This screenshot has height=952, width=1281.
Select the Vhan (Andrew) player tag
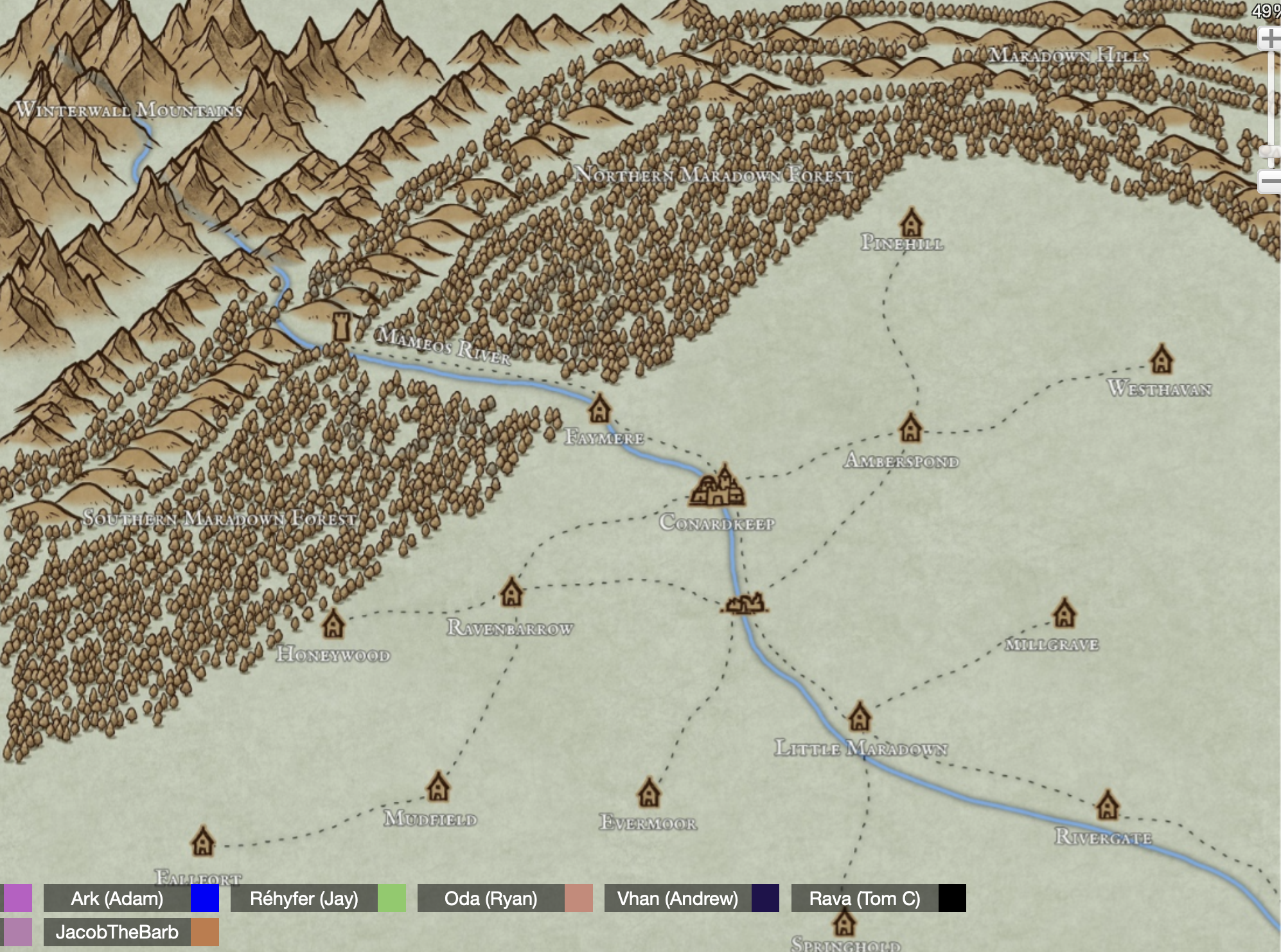pyautogui.click(x=678, y=898)
